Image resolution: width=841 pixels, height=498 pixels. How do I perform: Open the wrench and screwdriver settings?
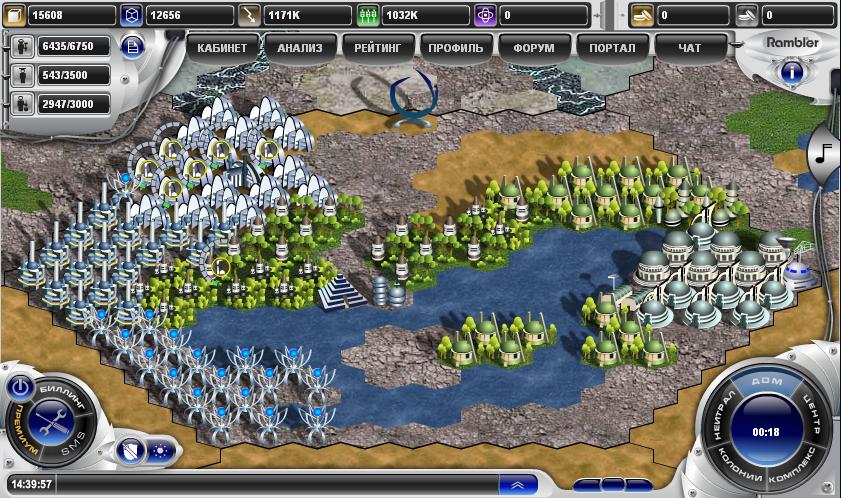[52, 424]
